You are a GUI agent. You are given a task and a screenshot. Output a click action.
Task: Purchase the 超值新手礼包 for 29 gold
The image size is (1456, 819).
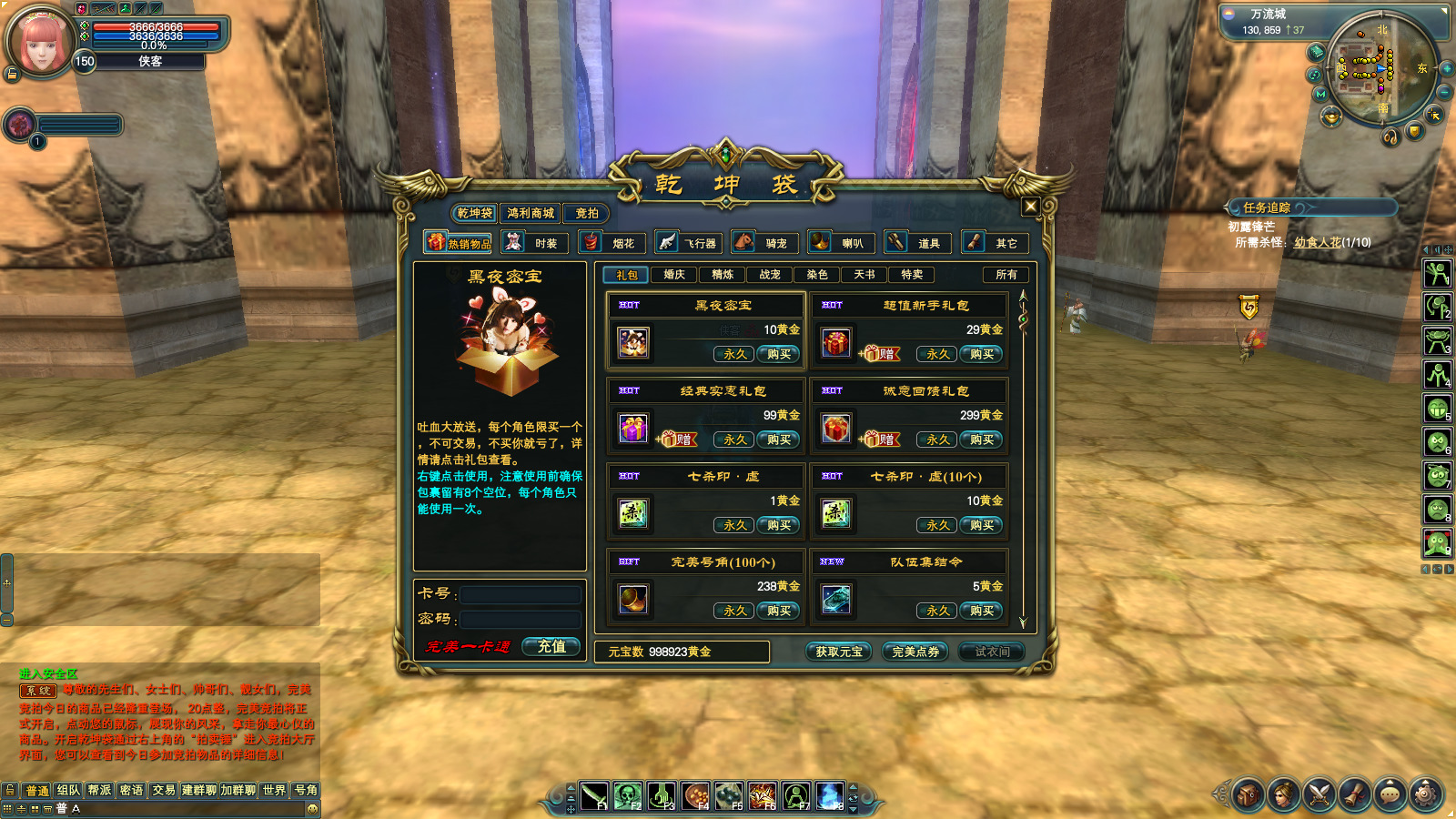coord(982,354)
